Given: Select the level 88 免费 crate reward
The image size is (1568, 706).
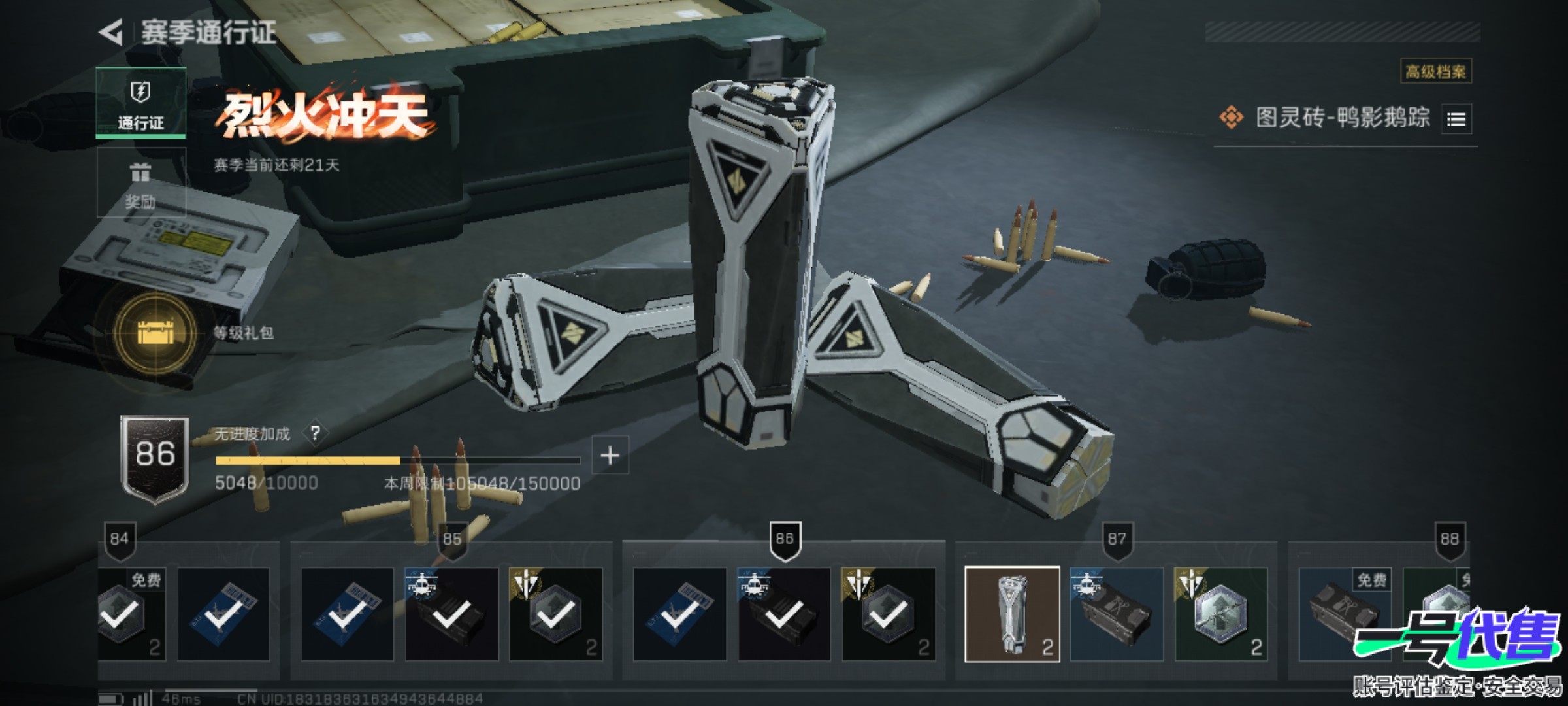Looking at the screenshot, I should tap(1345, 614).
